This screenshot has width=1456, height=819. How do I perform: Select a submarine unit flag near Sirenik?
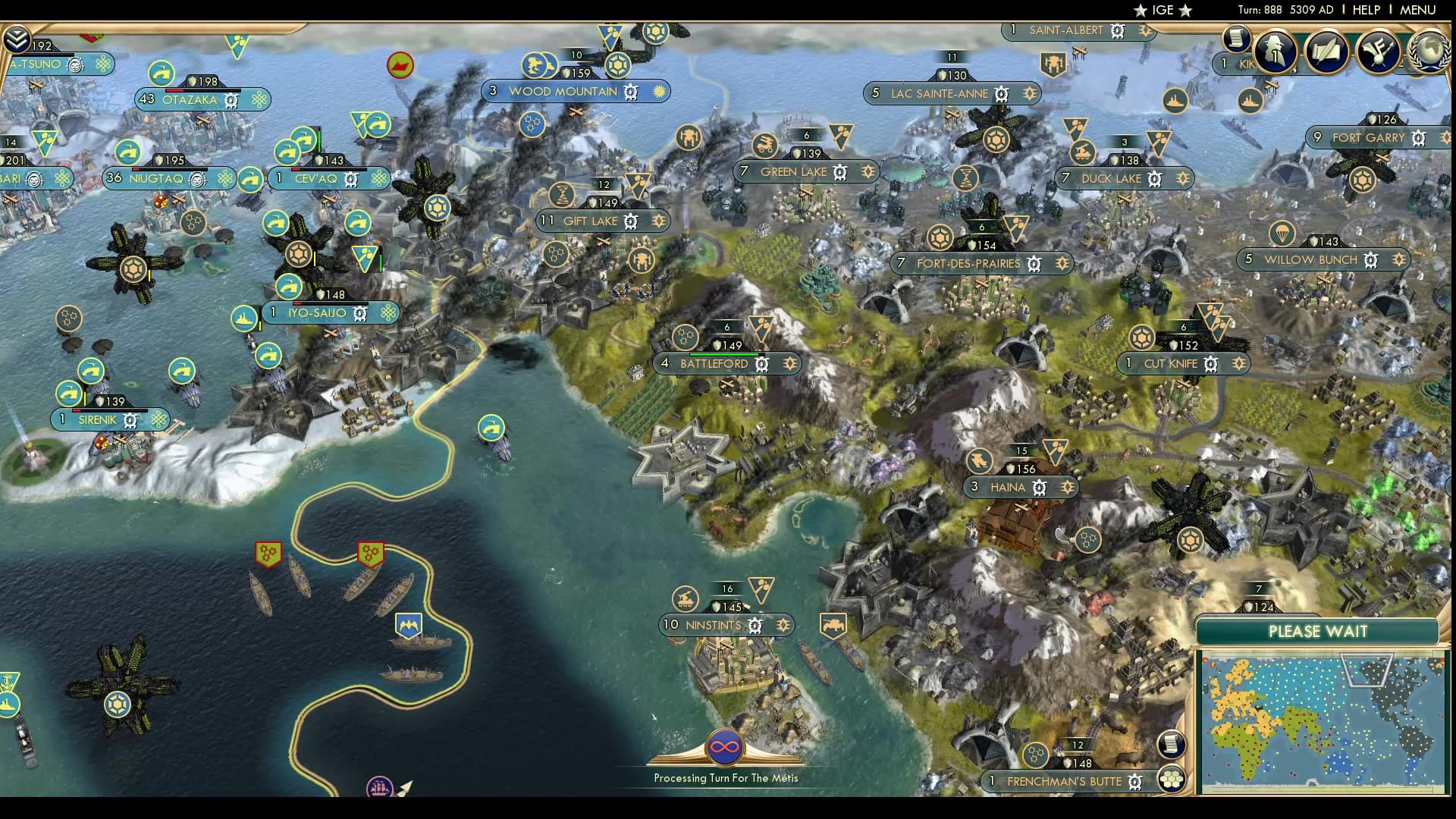(x=93, y=371)
